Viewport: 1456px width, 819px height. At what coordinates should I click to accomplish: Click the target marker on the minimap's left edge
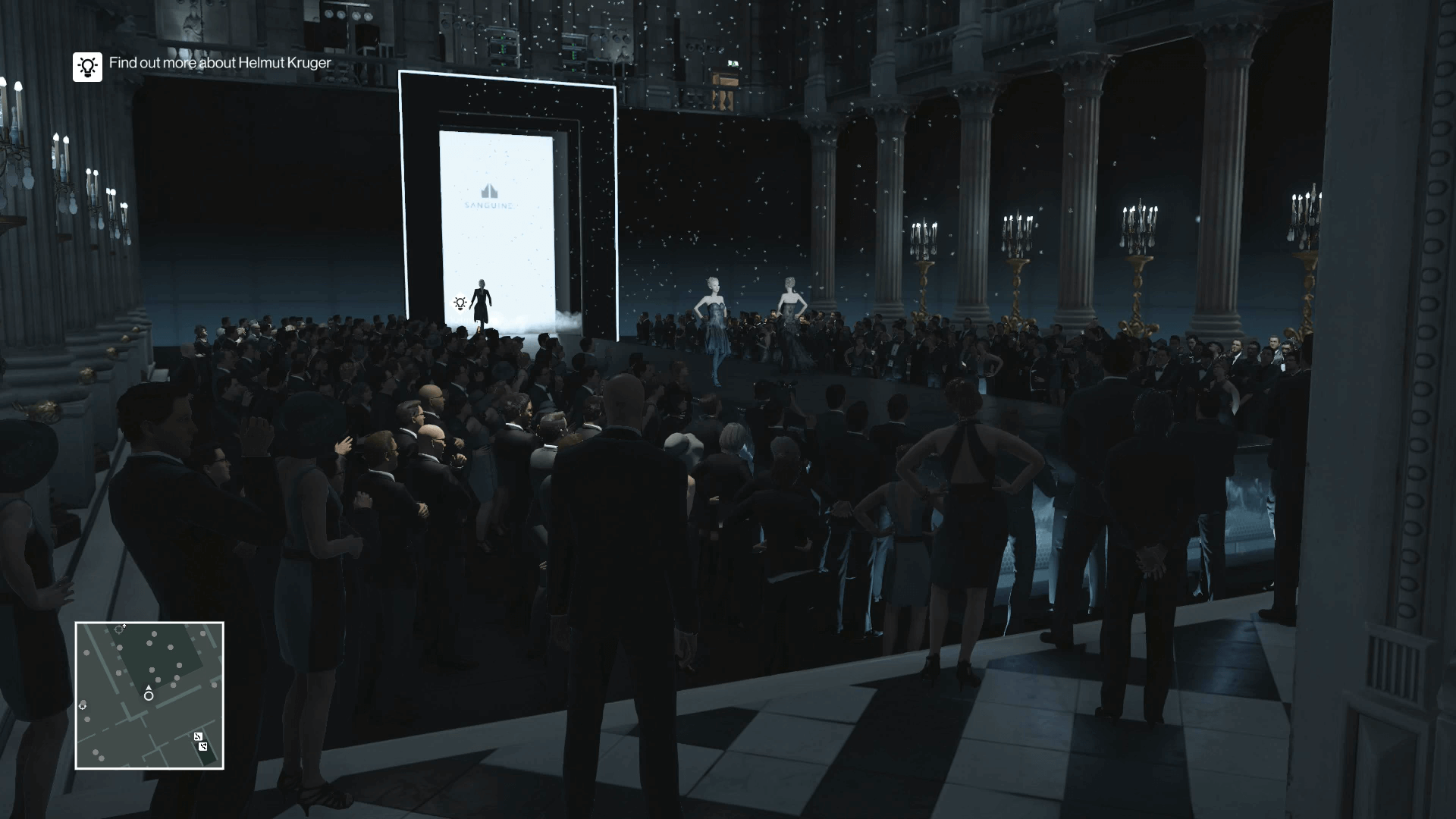83,705
